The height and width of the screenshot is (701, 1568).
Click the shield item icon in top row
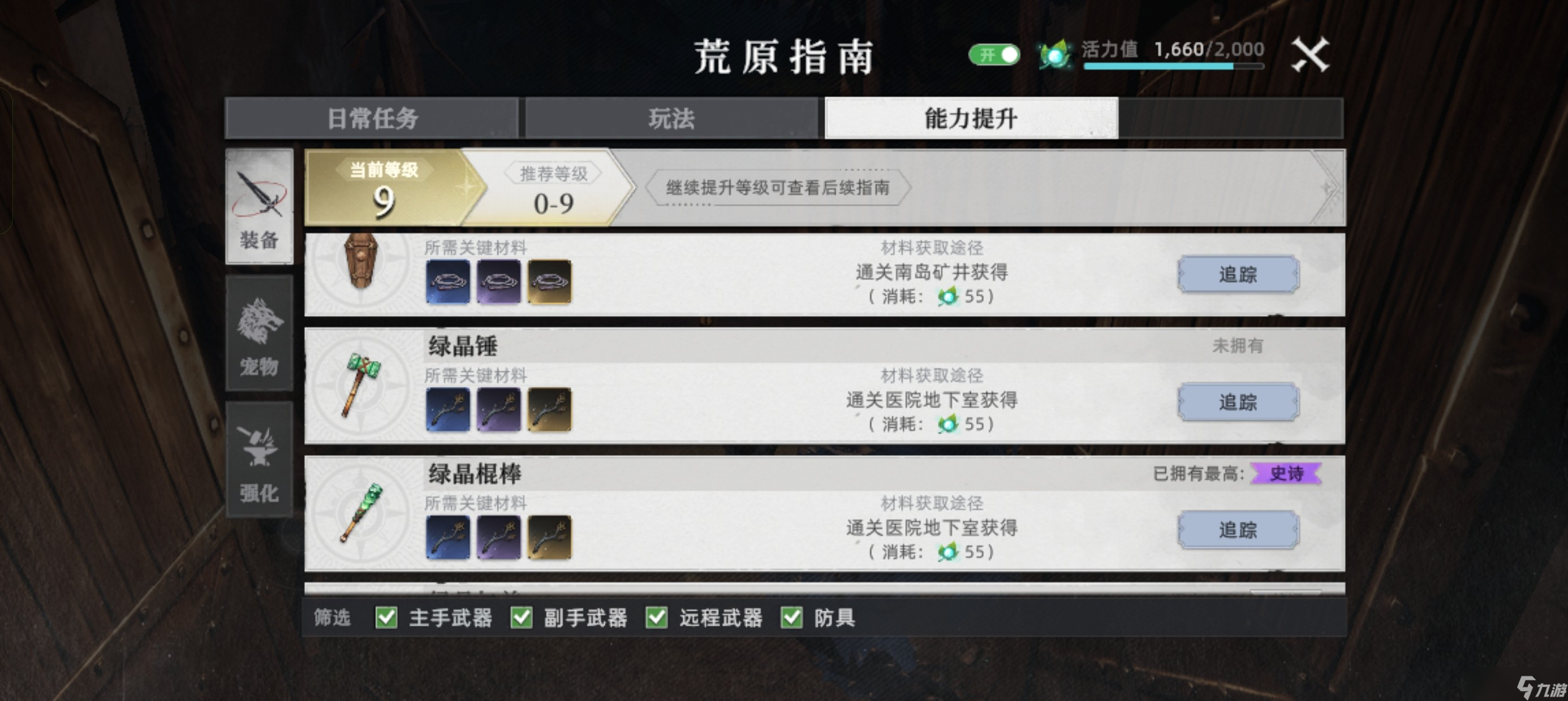[x=360, y=268]
